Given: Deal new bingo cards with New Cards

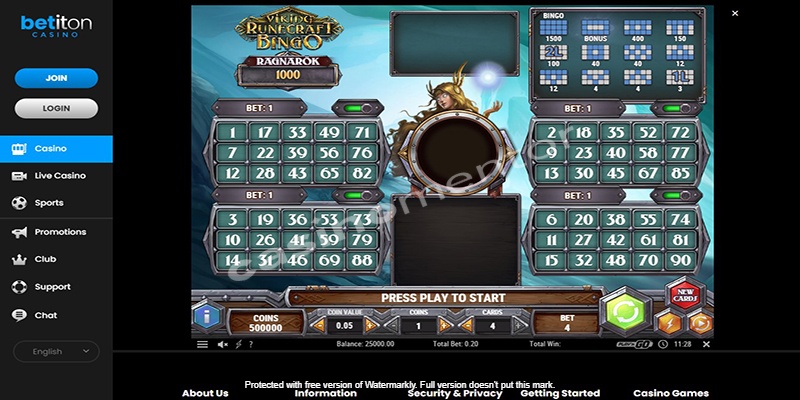Looking at the screenshot, I should (x=684, y=296).
